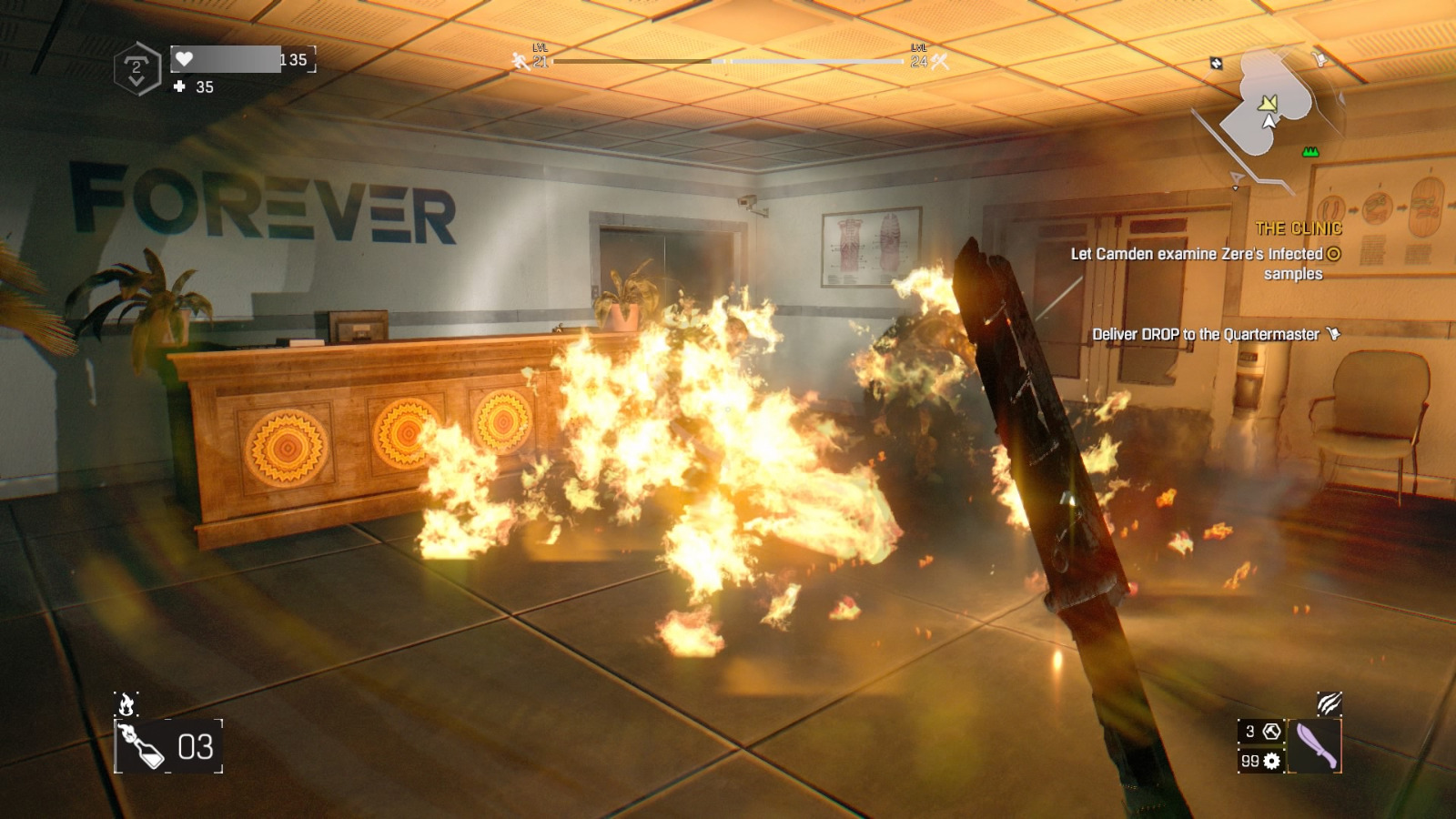
Task: Click the gear icon showing 99 components
Action: click(1271, 762)
